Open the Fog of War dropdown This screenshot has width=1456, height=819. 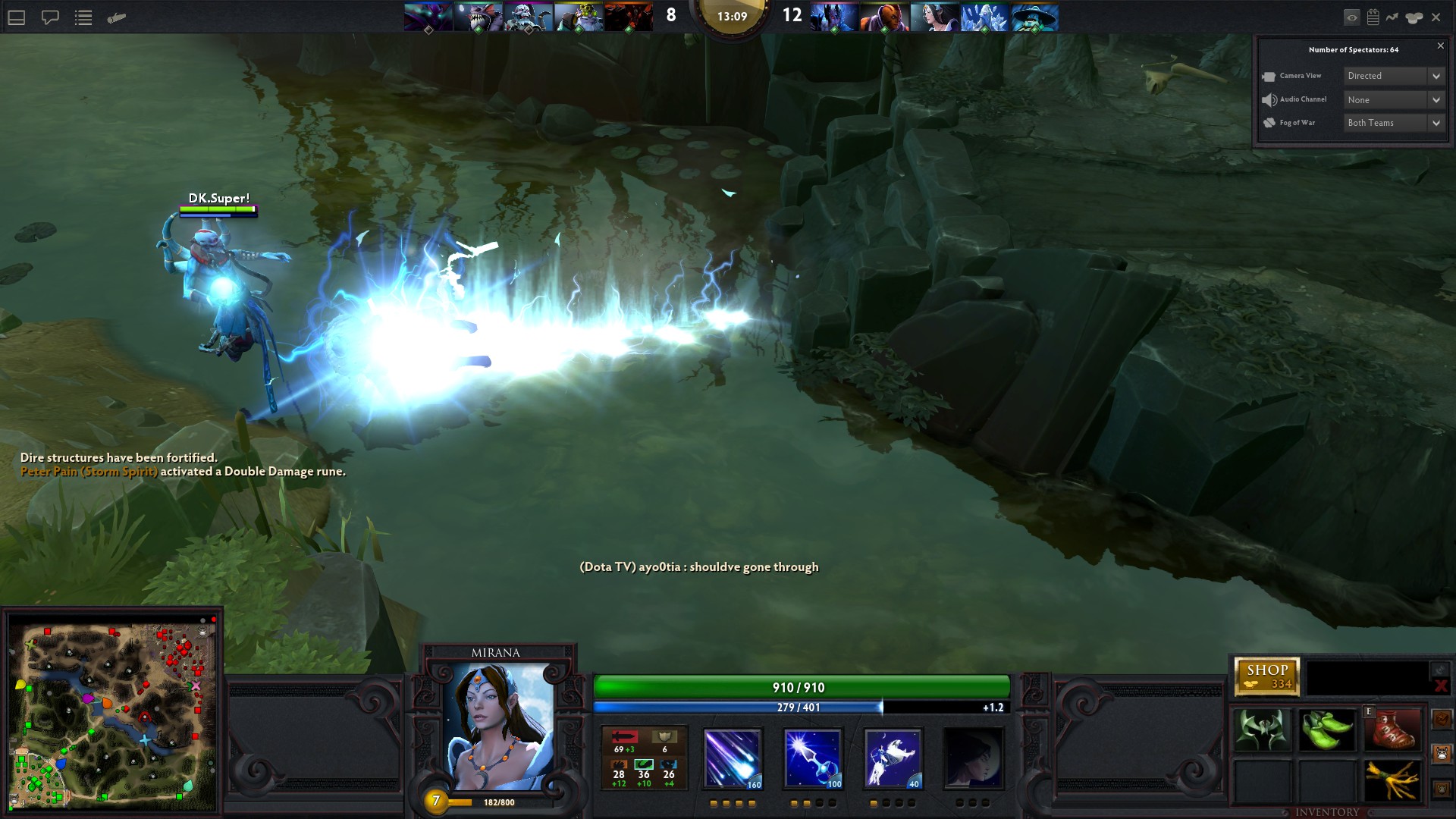click(x=1393, y=123)
